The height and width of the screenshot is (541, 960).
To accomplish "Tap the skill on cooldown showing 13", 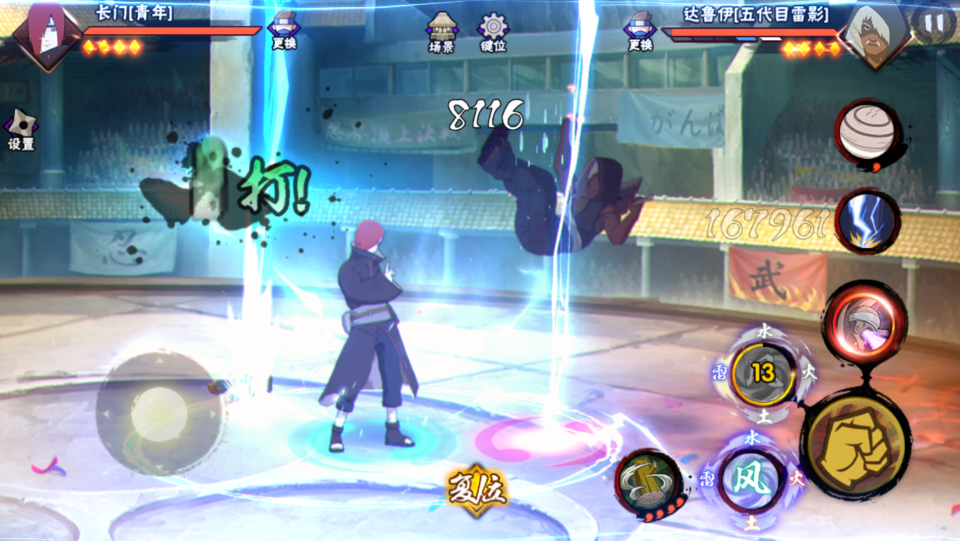I will [764, 374].
